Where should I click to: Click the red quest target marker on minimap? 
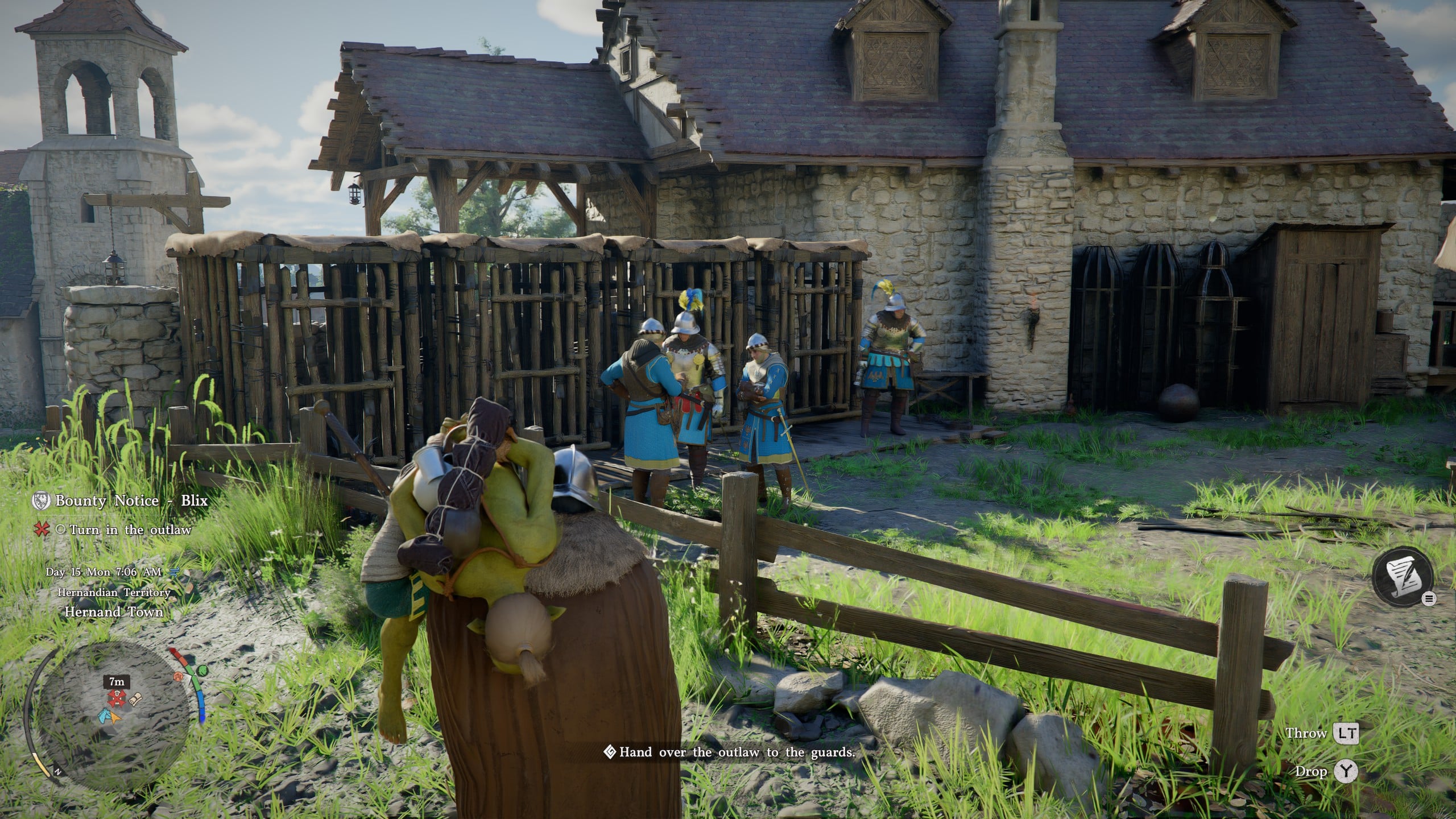pyautogui.click(x=117, y=697)
